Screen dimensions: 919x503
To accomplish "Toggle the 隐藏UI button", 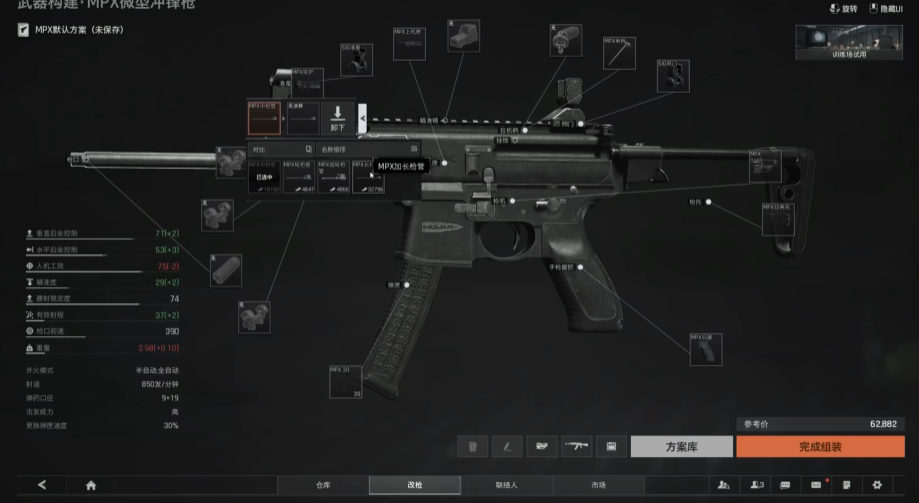I will pos(886,9).
